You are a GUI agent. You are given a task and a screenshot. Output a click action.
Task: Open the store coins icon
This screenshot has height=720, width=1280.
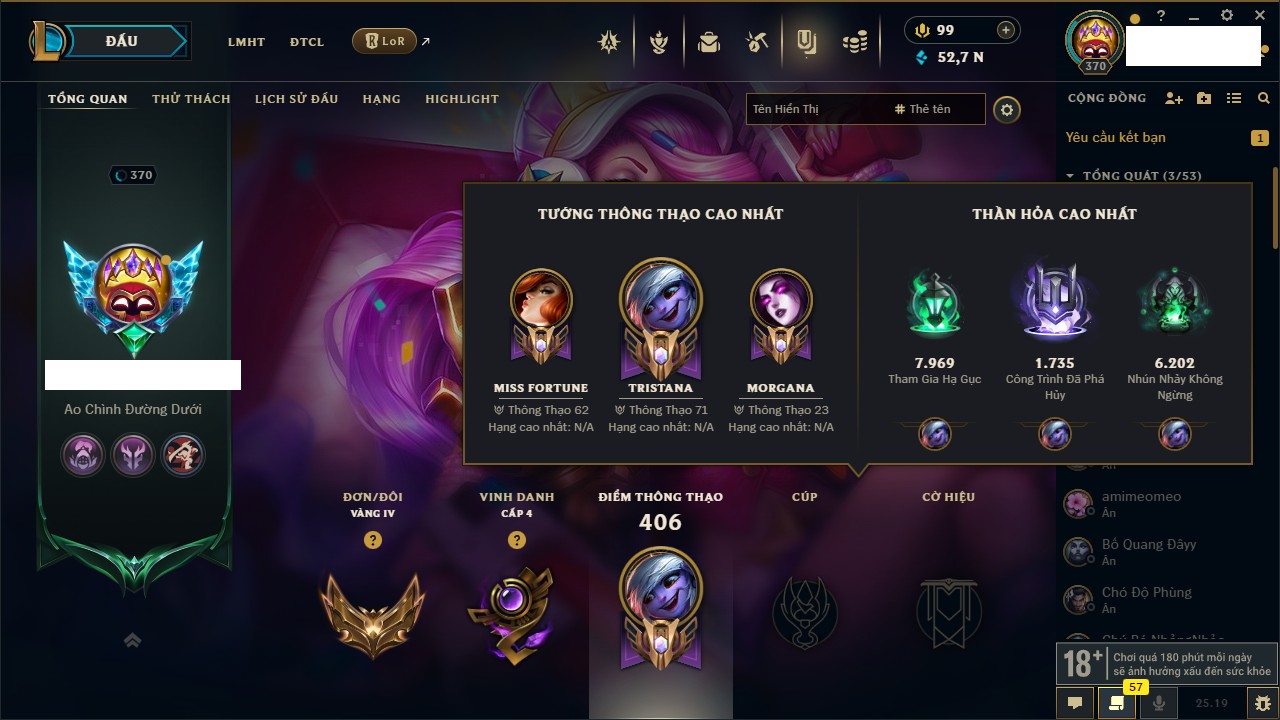click(854, 42)
